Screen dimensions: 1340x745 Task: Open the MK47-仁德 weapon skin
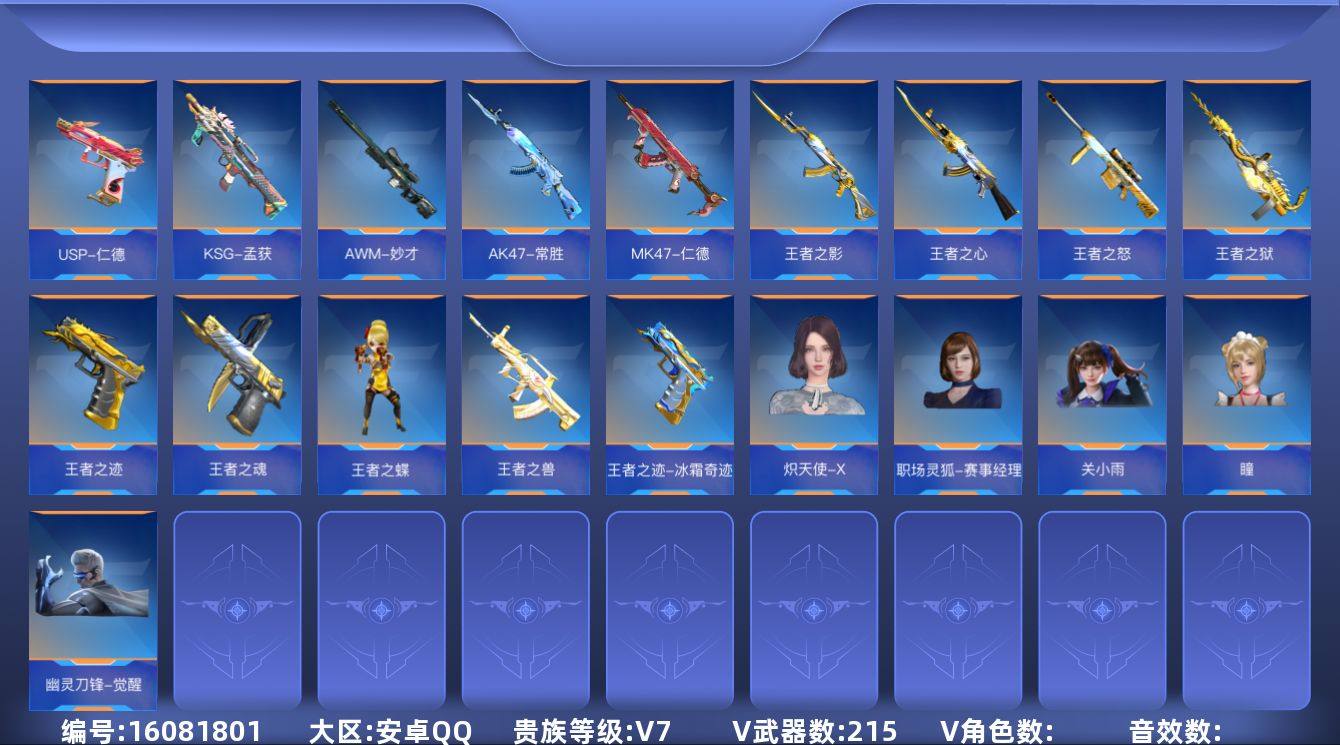coord(669,170)
